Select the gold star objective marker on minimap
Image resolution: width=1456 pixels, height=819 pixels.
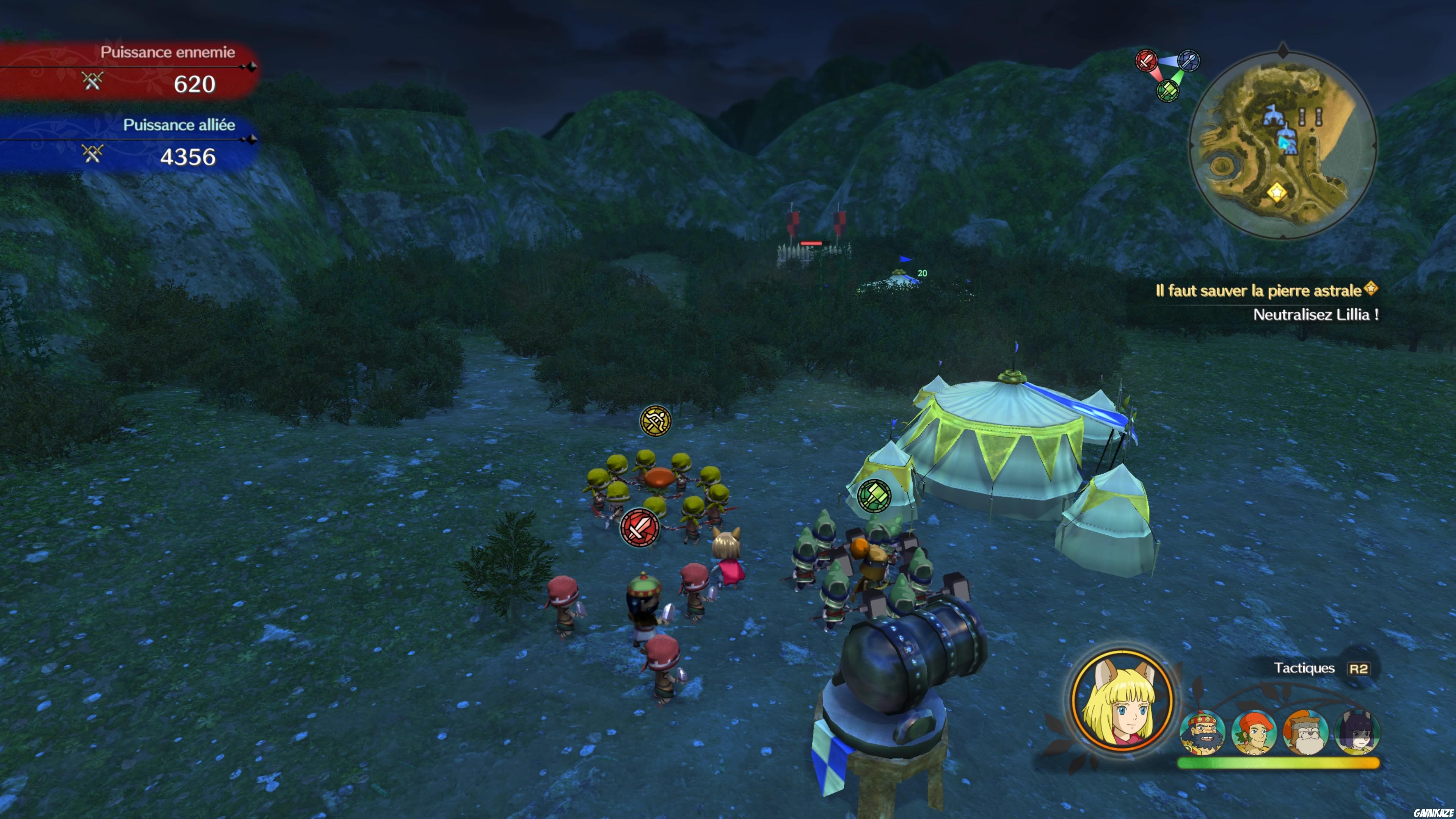(1276, 192)
